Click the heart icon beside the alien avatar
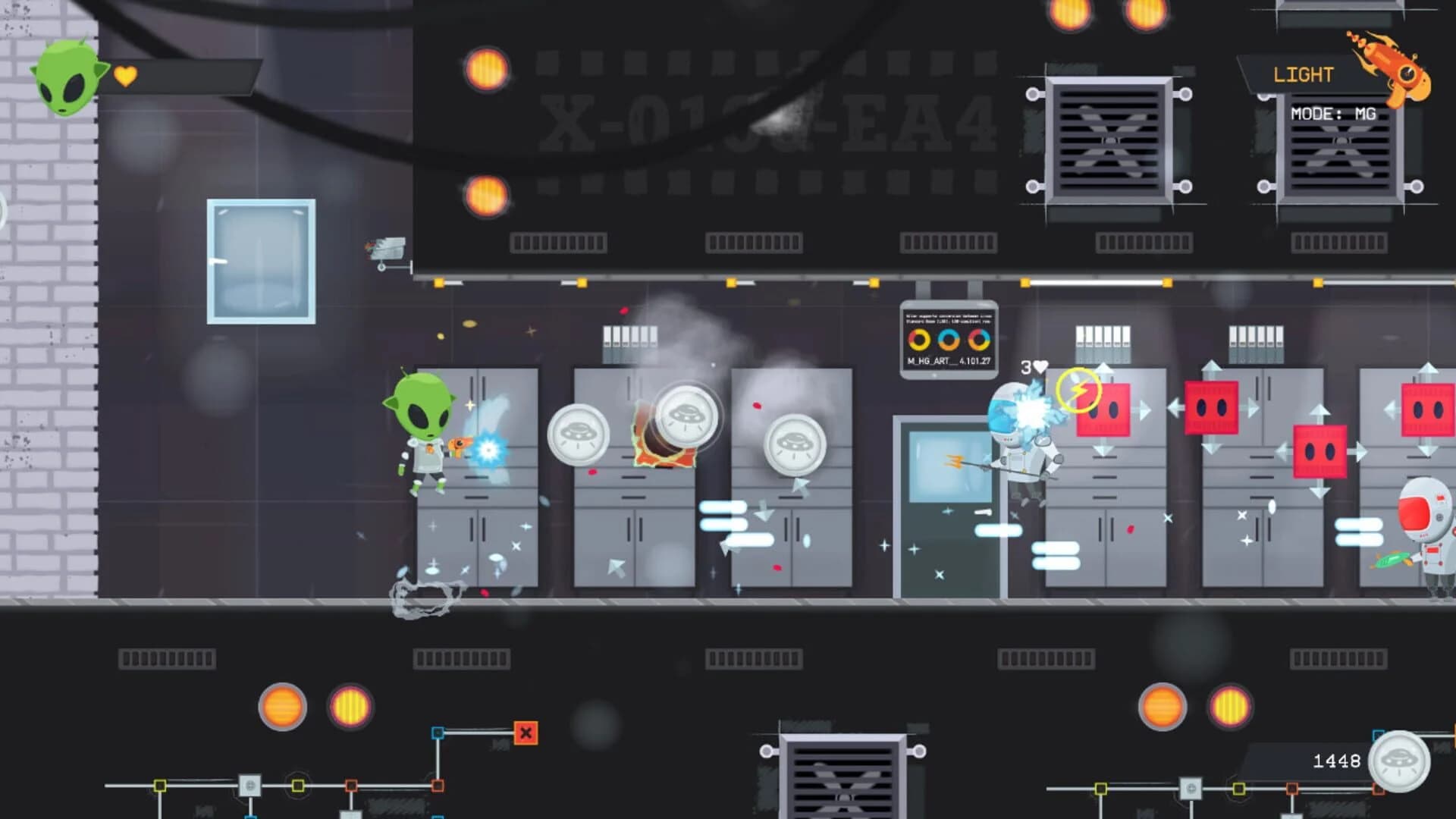1456x819 pixels. (127, 76)
